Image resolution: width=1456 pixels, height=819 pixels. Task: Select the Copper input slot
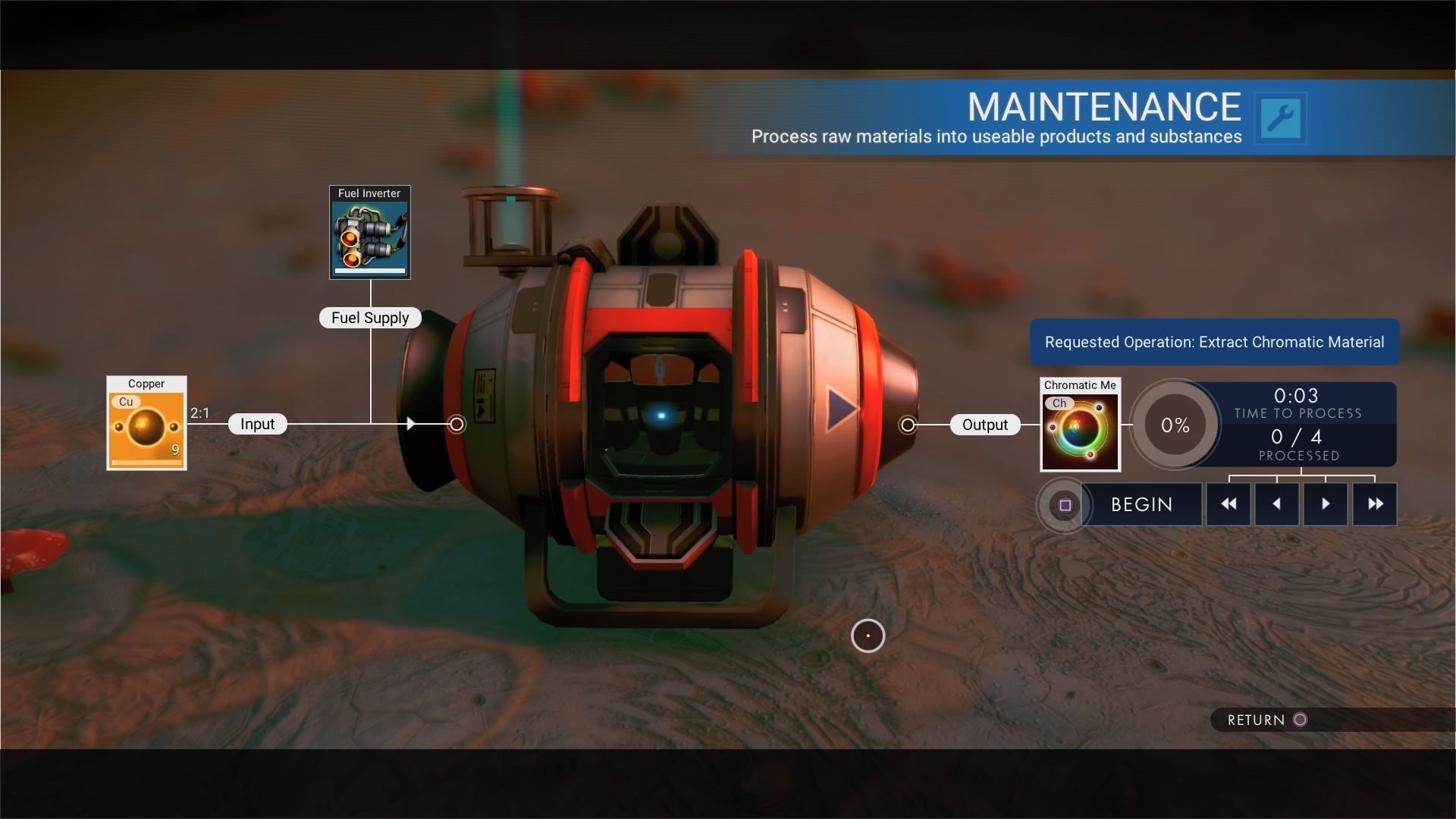[x=146, y=424]
